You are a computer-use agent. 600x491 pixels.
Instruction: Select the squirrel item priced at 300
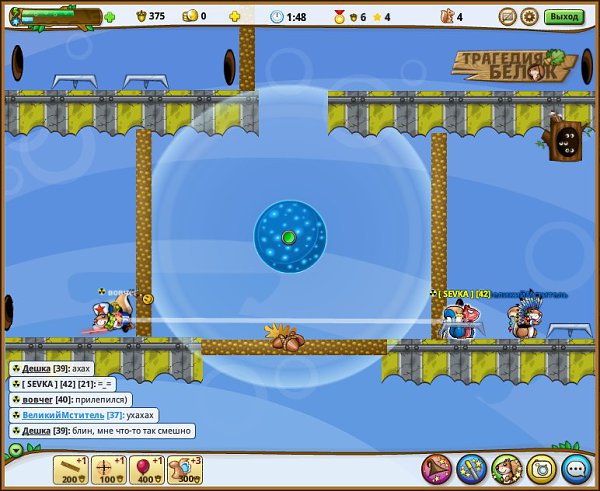coord(185,468)
